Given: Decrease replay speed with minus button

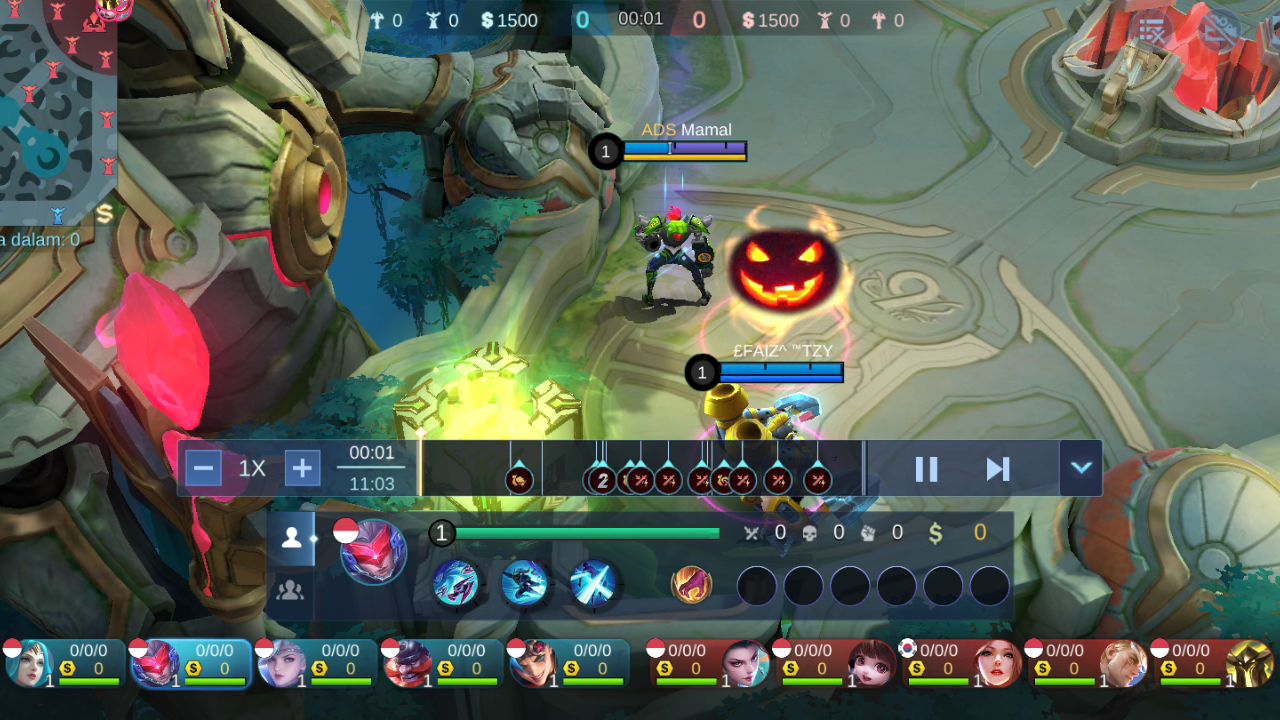Looking at the screenshot, I should [x=203, y=468].
